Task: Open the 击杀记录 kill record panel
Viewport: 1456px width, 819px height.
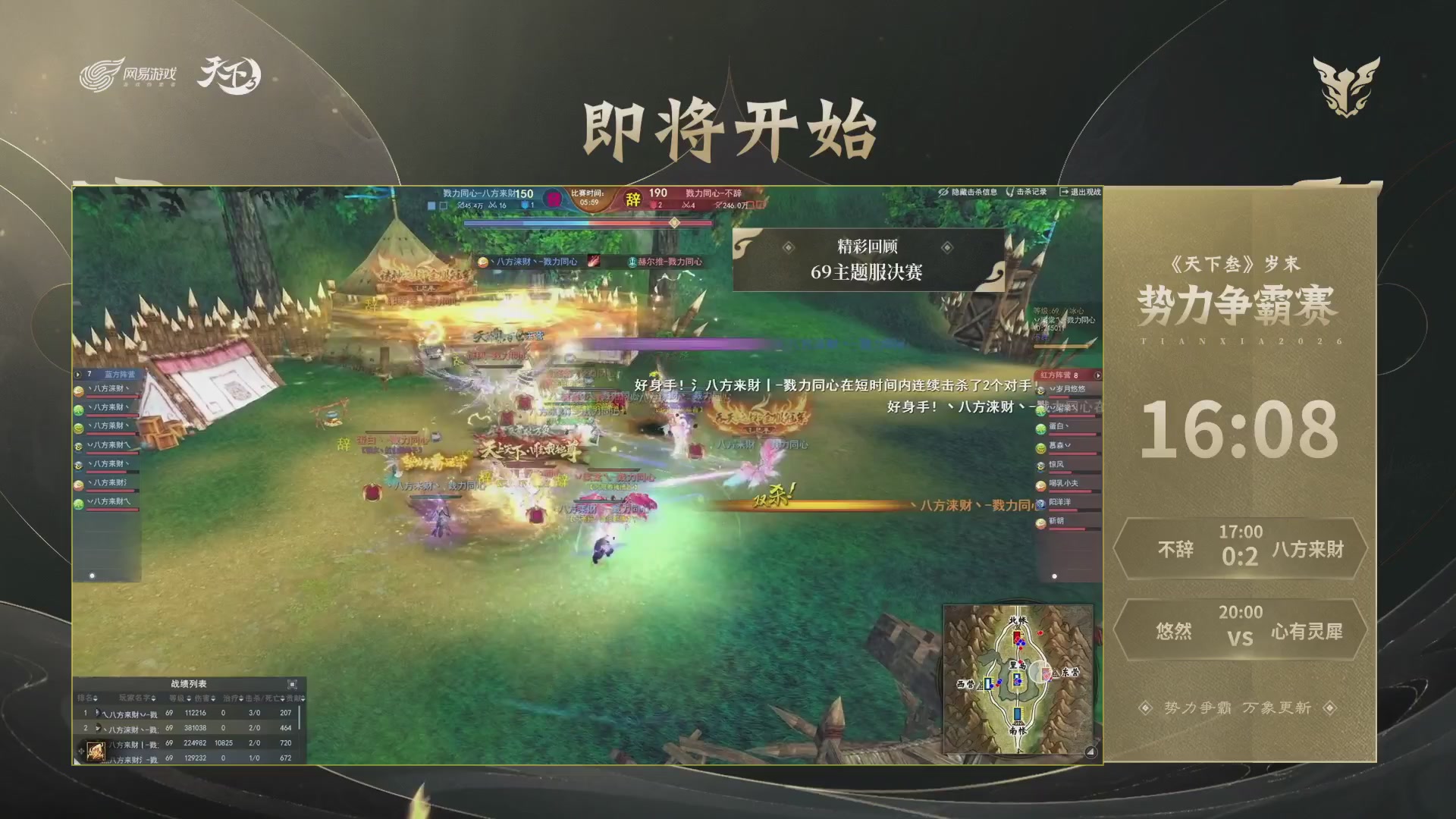Action: point(1030,192)
